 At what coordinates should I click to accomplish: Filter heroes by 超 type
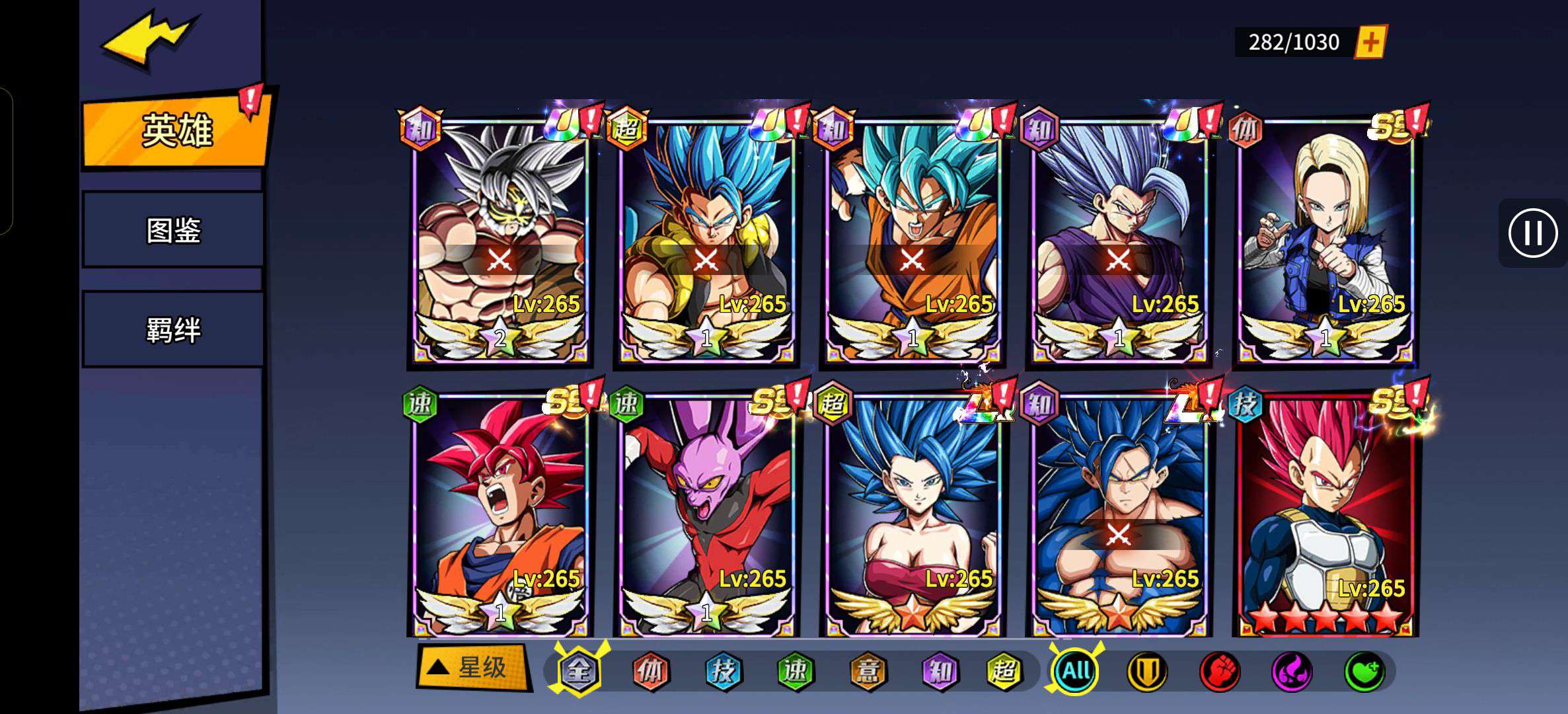(x=1004, y=672)
